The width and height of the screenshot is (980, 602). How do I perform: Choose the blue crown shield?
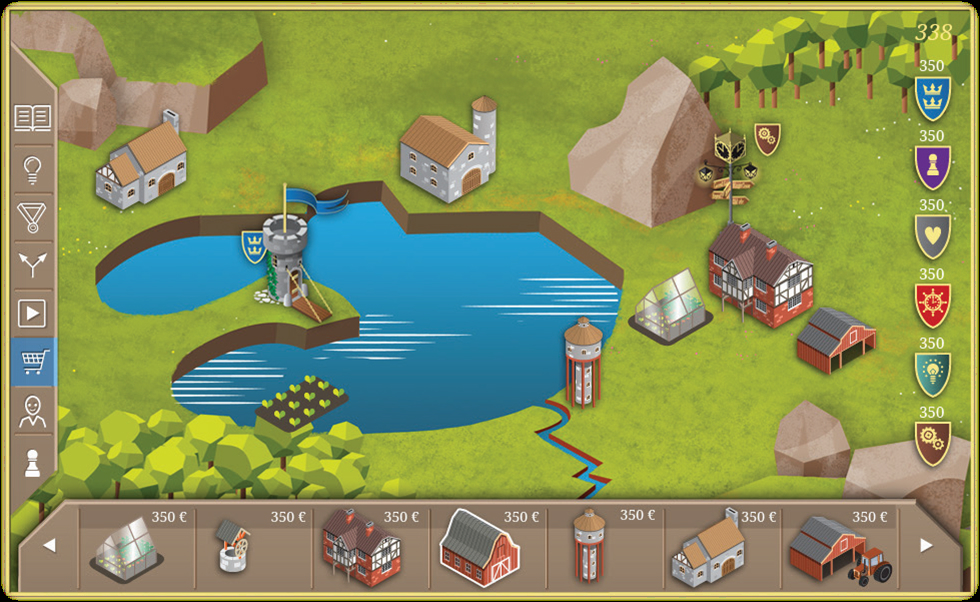[932, 98]
